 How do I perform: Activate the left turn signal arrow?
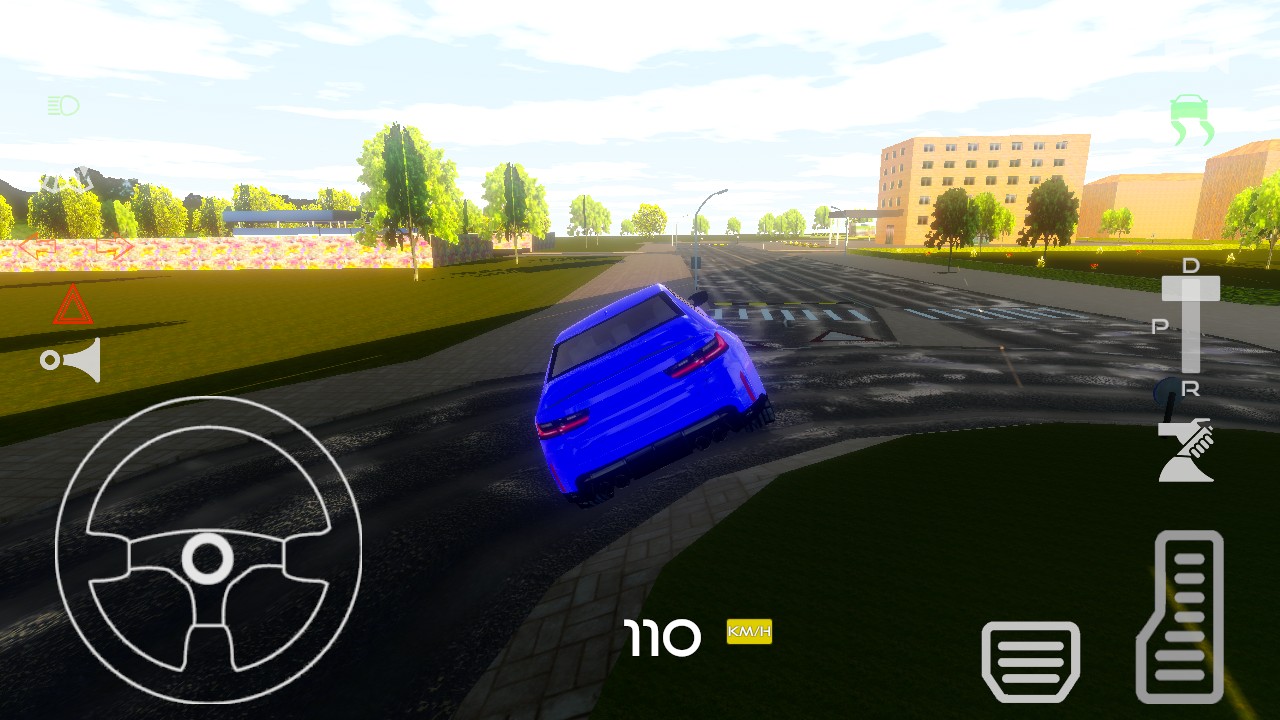click(x=37, y=248)
